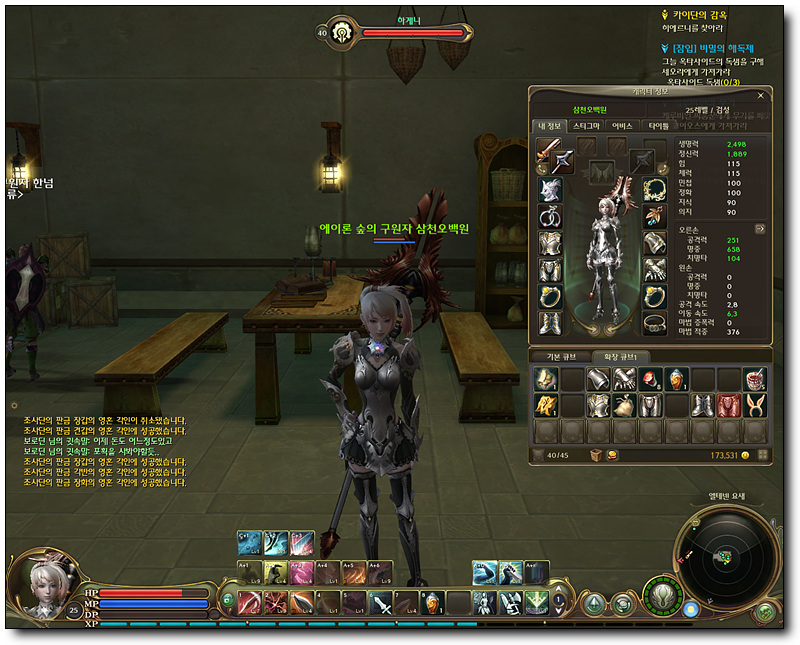Show the 내 정보 tab
Image resolution: width=800 pixels, height=645 pixels.
[x=549, y=127]
